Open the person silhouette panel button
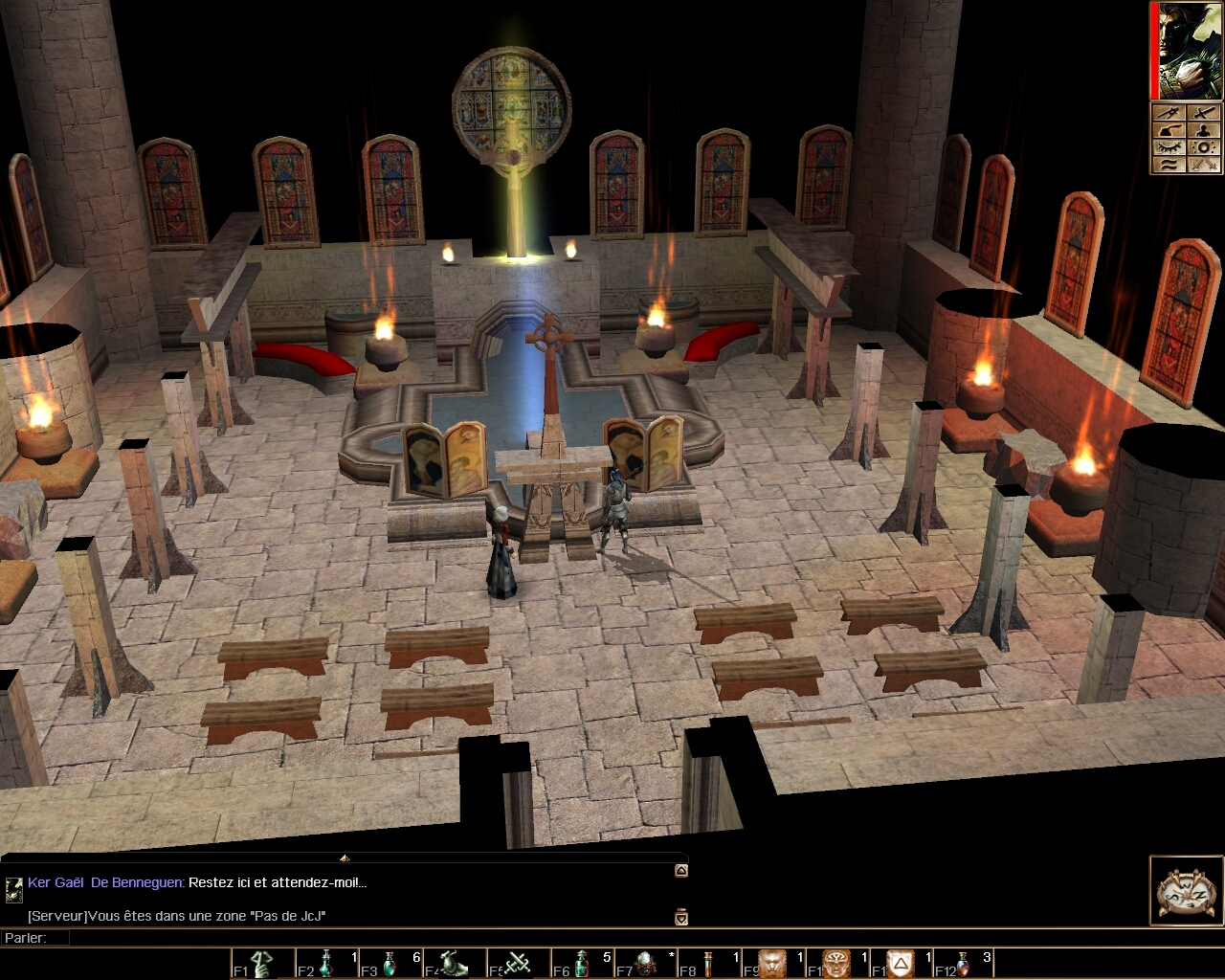The height and width of the screenshot is (980, 1225). pyautogui.click(x=1204, y=130)
